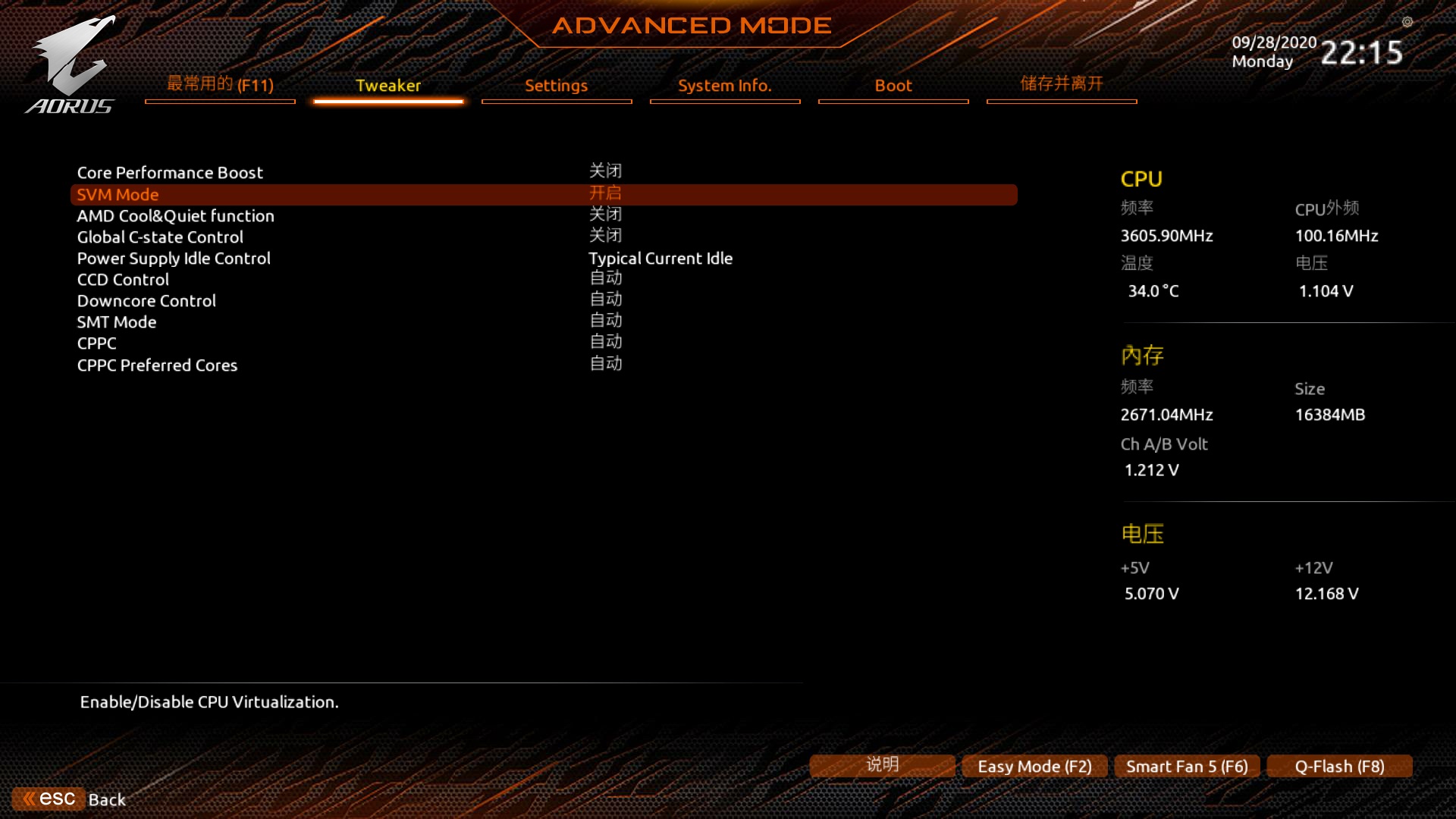
Task: Switch to the Settings tab
Action: pos(556,86)
